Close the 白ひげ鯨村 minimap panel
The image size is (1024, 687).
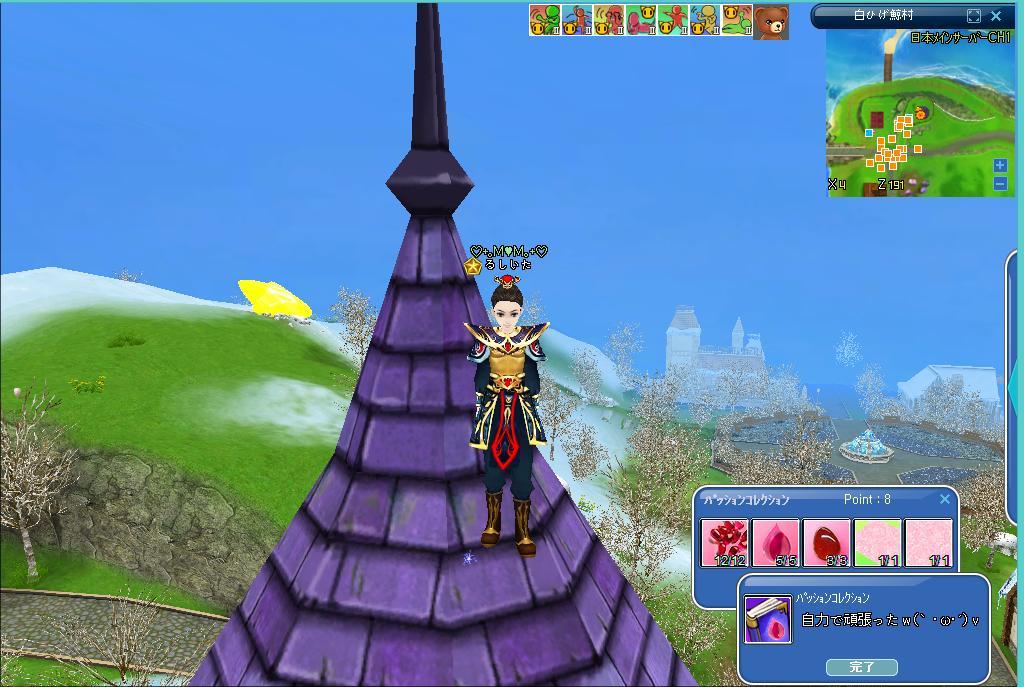[996, 16]
